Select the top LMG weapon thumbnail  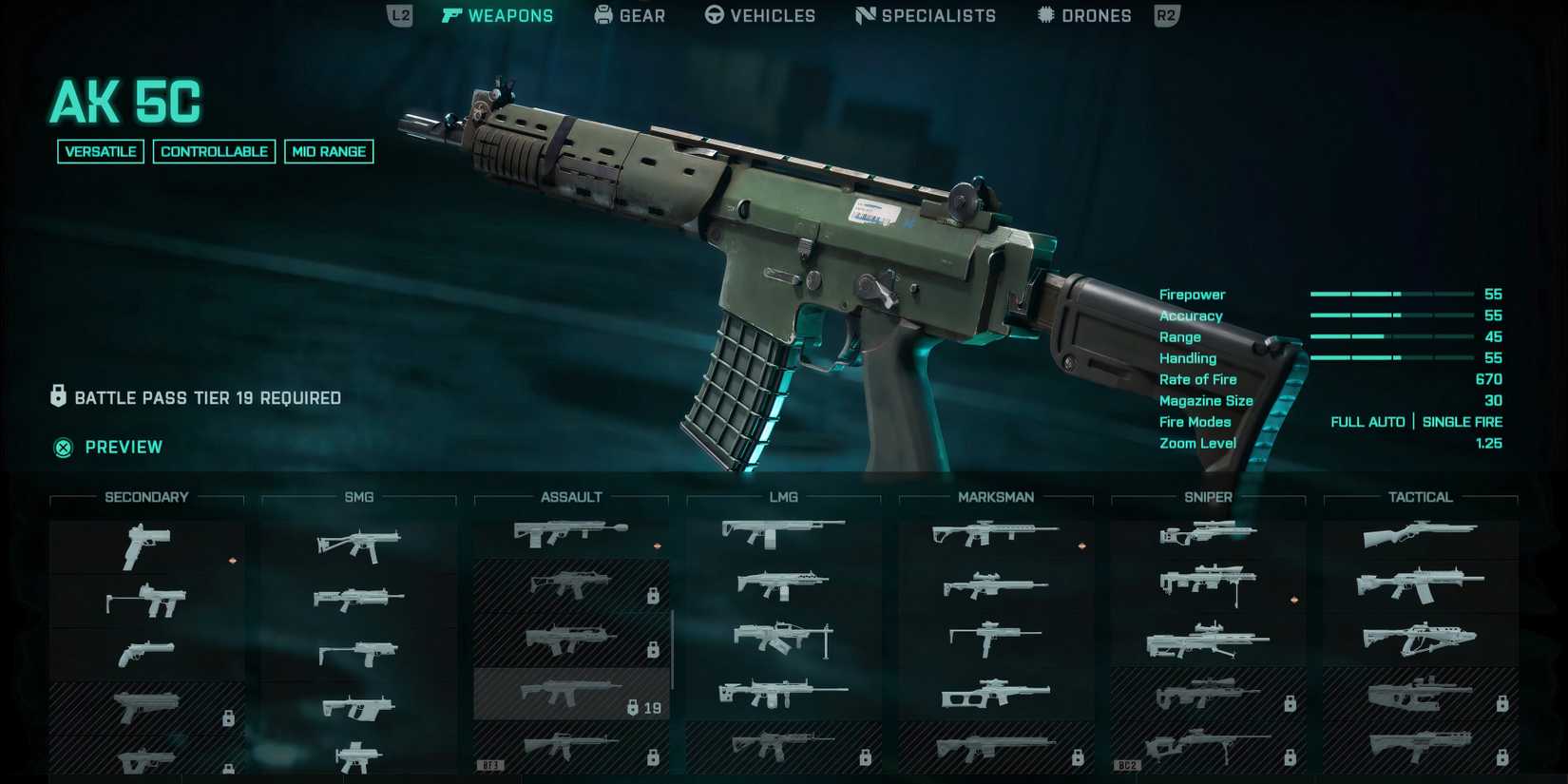tap(782, 534)
